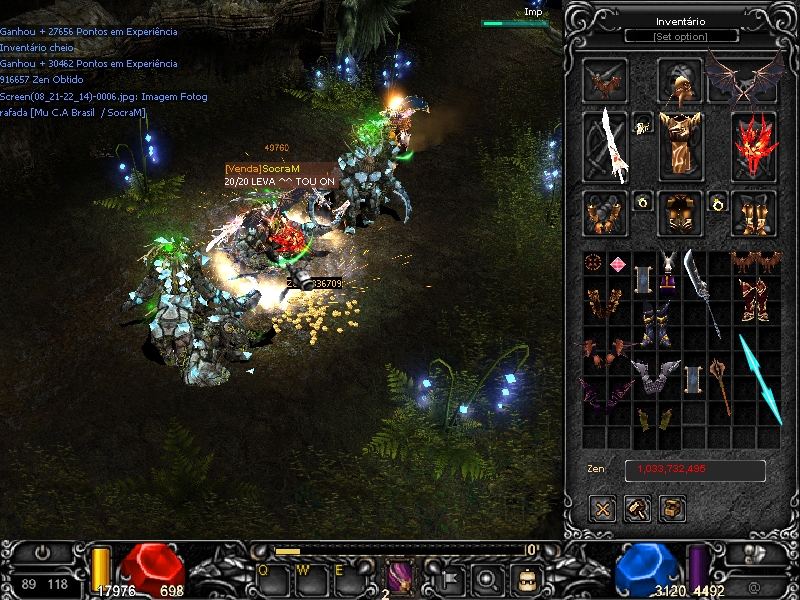Image resolution: width=800 pixels, height=600 pixels.
Task: Select the small bat pet slot
Action: 606,81
